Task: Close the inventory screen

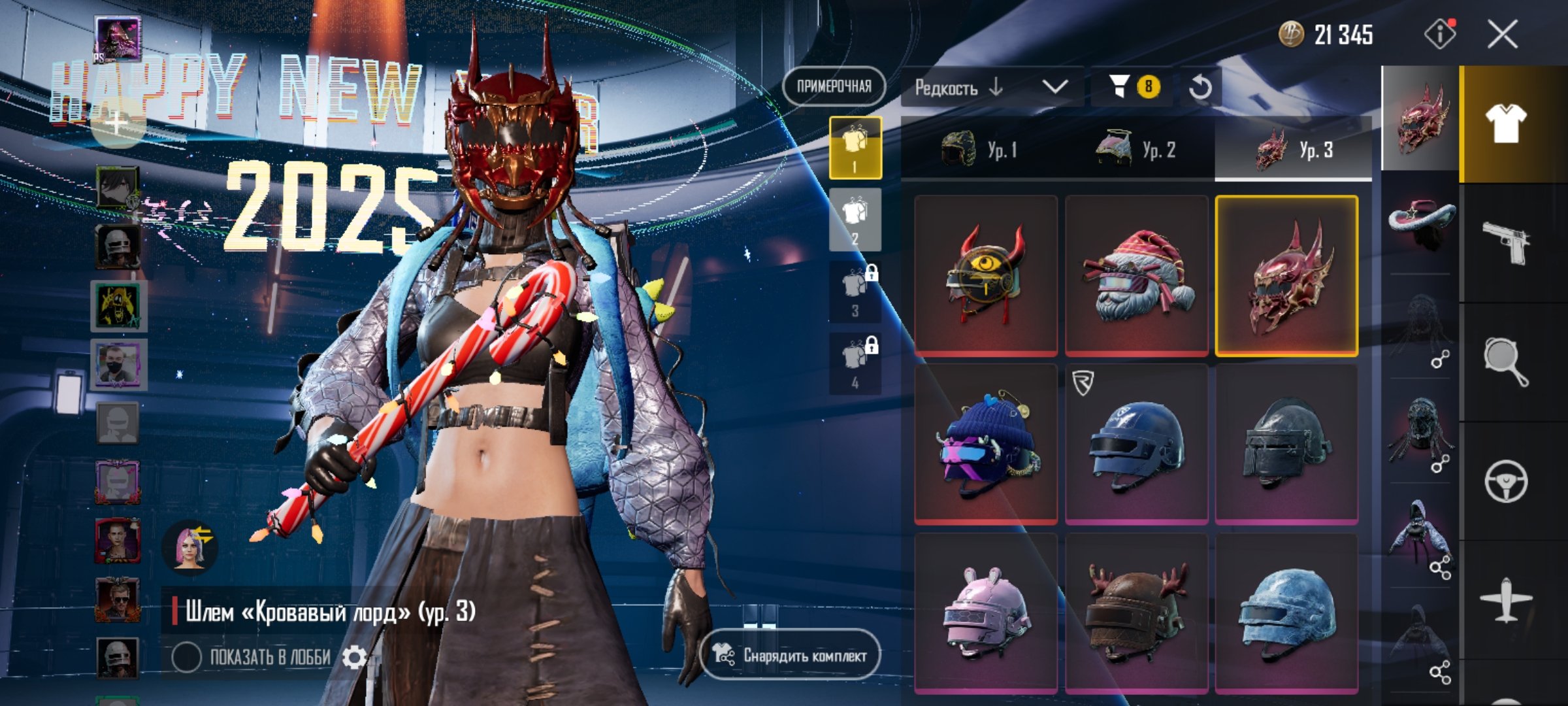Action: point(1502,34)
